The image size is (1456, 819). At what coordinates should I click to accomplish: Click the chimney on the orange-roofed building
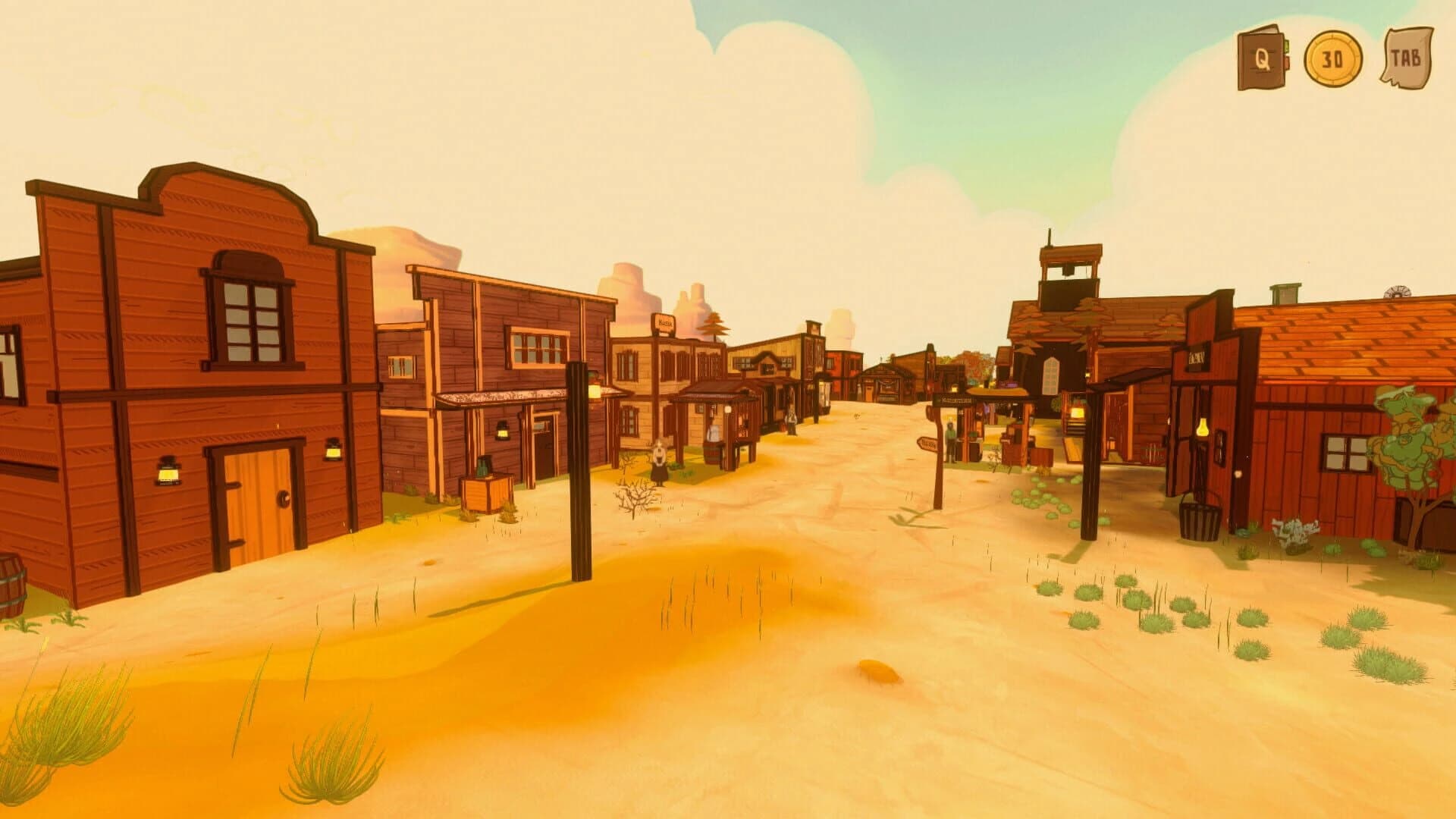(x=1285, y=294)
